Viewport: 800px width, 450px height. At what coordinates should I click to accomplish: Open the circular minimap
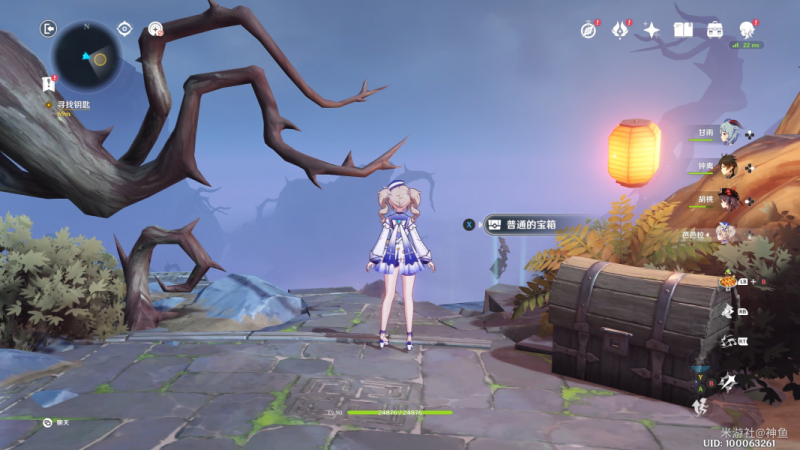87,56
